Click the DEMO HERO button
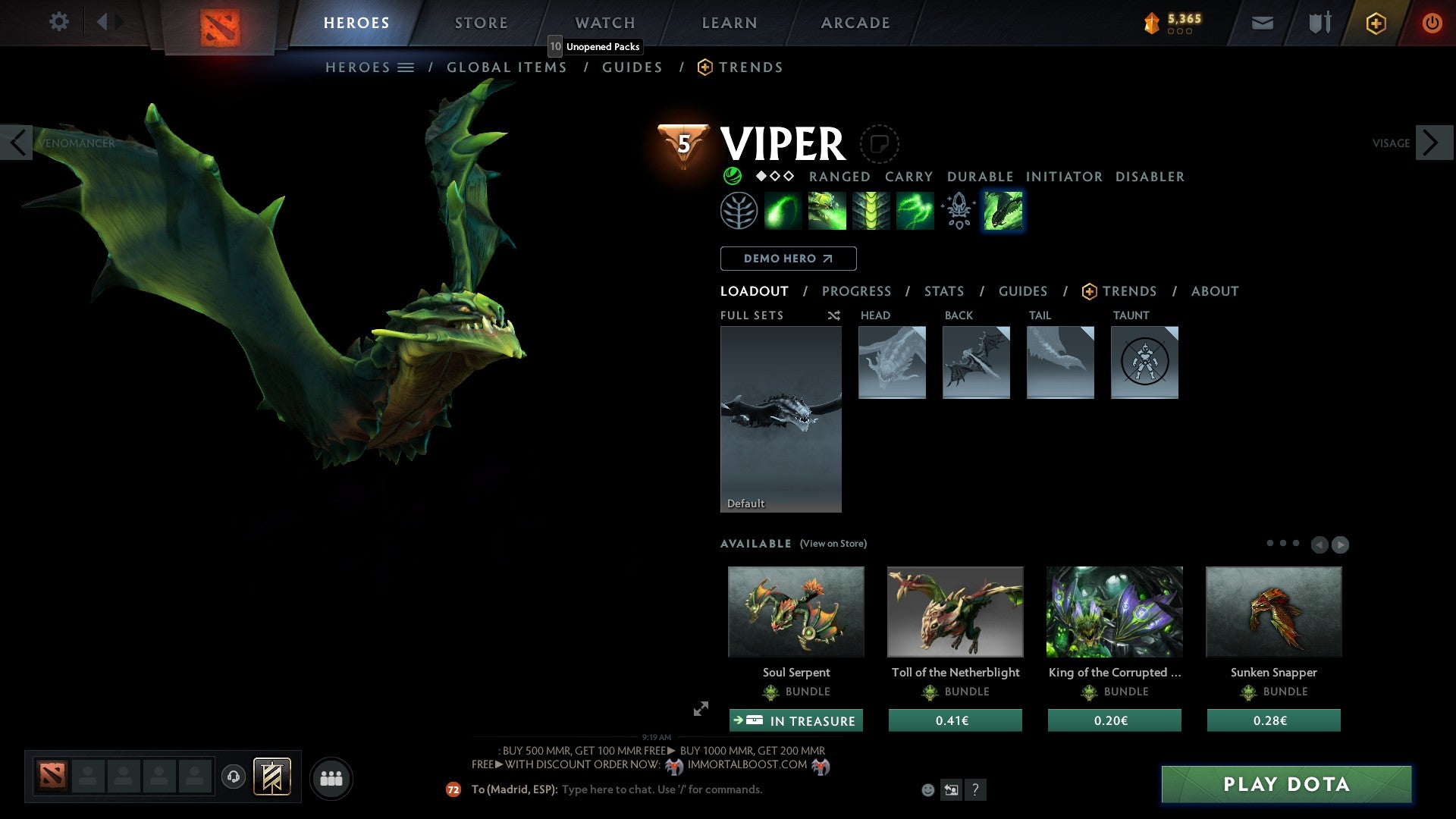The image size is (1456, 819). tap(788, 259)
